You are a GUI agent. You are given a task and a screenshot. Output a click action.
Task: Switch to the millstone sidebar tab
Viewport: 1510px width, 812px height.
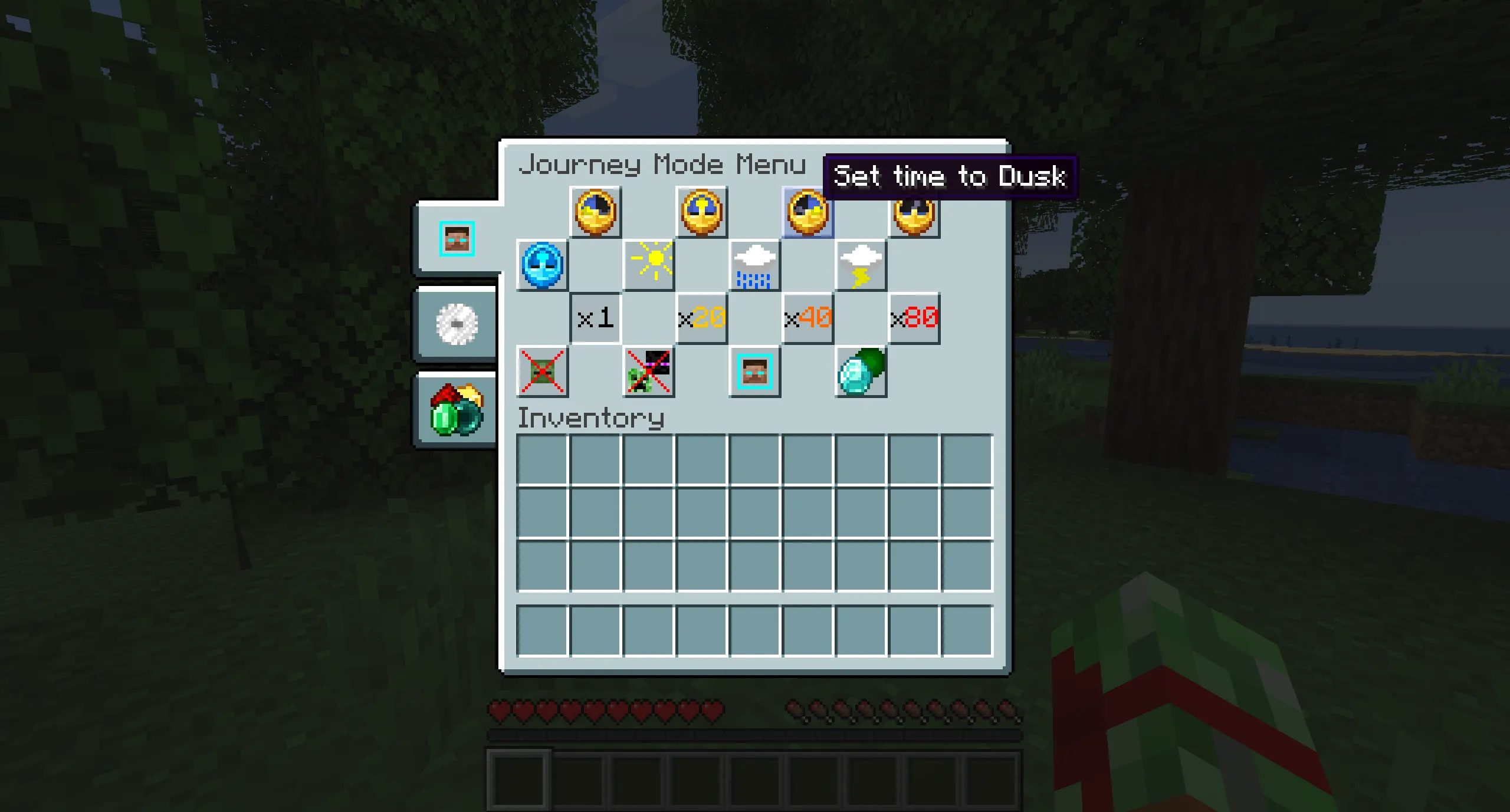[x=455, y=324]
